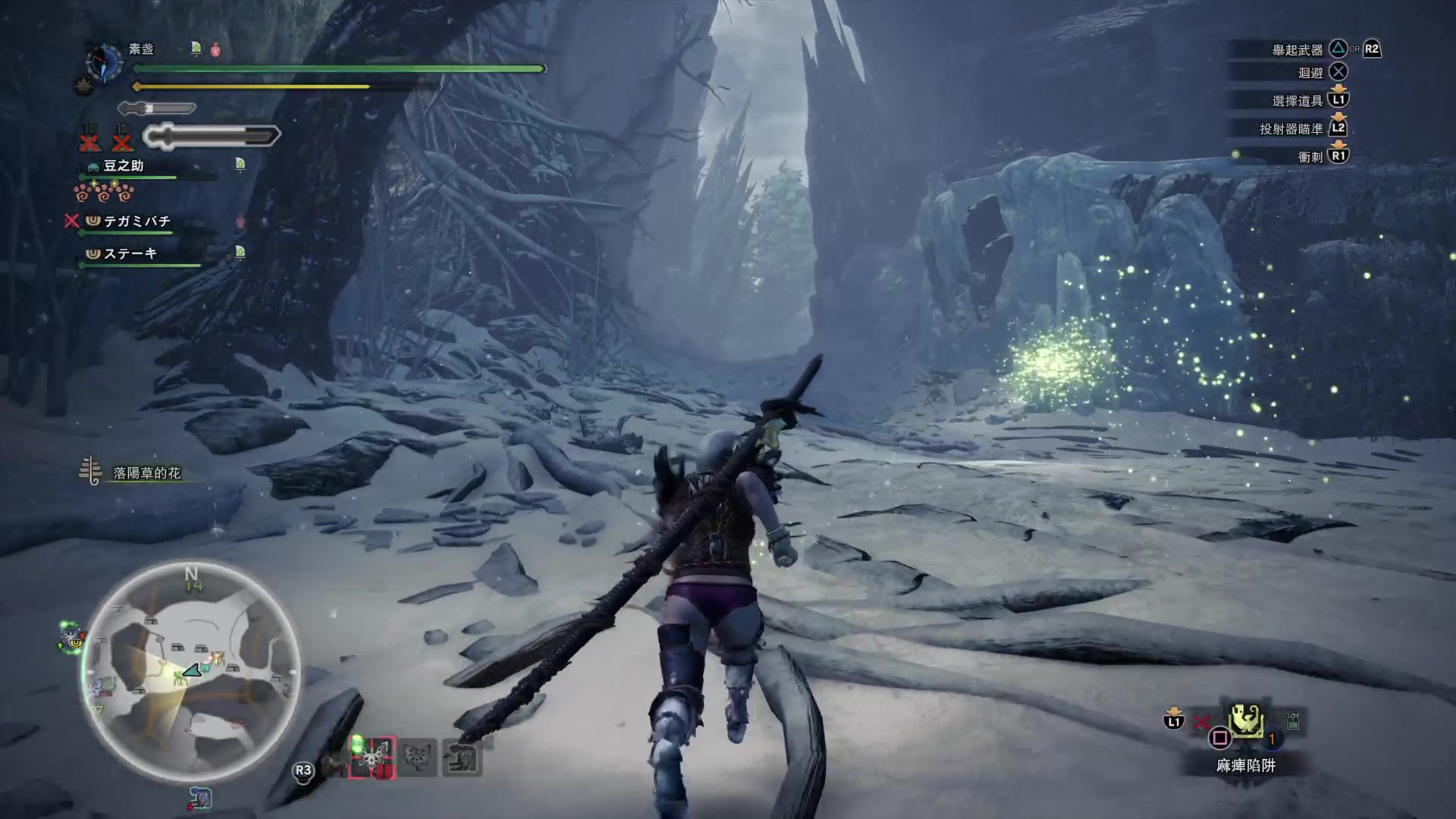
Task: Click the third monster icon in the target bar
Action: [x=462, y=758]
